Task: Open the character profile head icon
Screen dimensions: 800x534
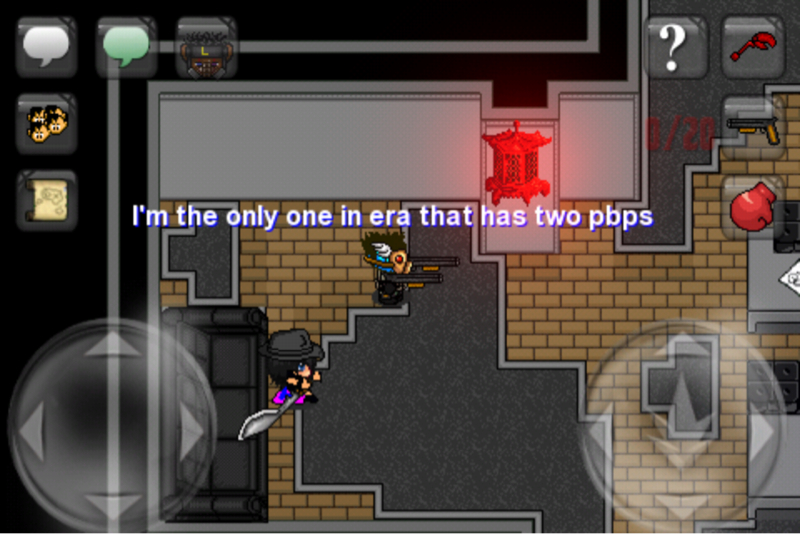Action: pyautogui.click(x=206, y=46)
